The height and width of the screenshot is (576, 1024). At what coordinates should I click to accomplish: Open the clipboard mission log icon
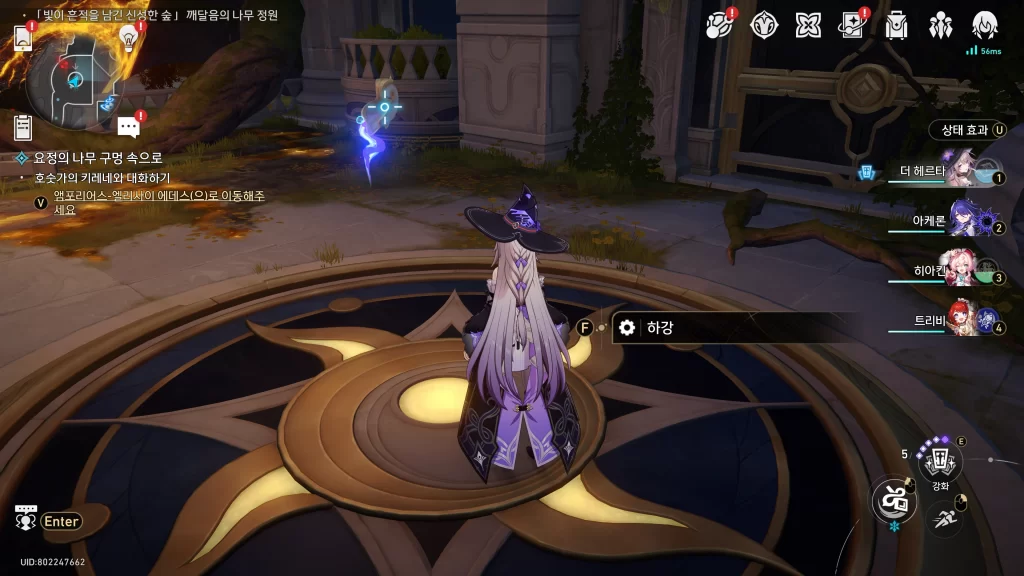click(x=23, y=127)
